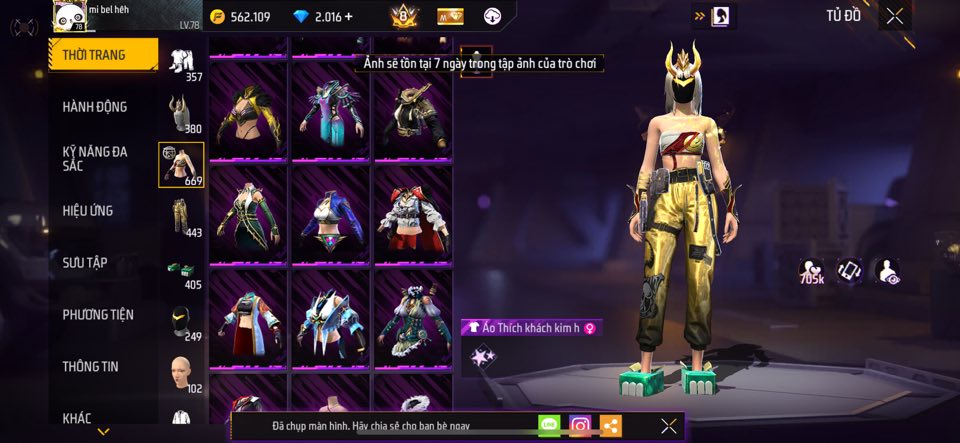
Task: Add diamonds with the plus button
Action: 348,17
